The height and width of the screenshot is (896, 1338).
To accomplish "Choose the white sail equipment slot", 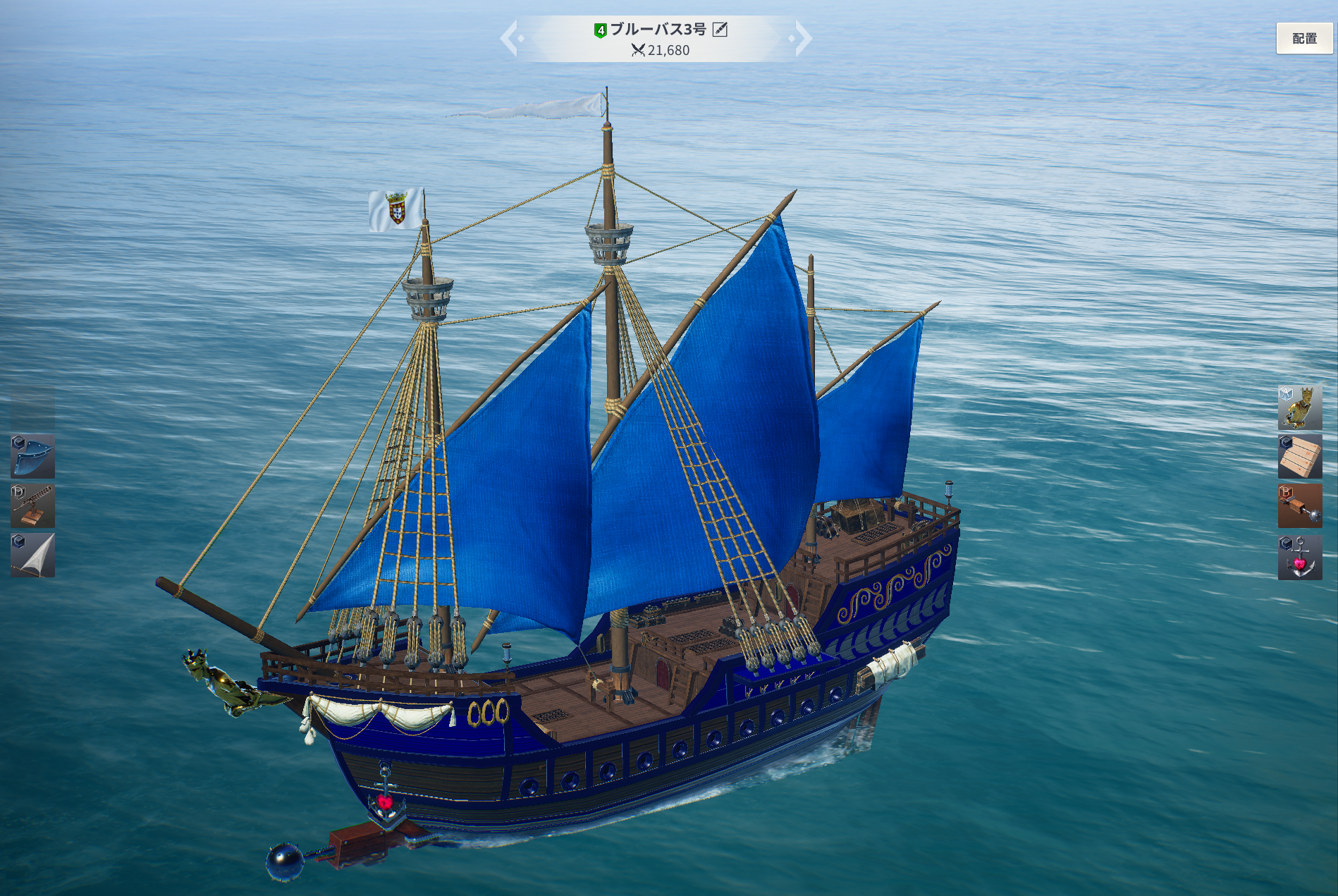I will tap(32, 555).
